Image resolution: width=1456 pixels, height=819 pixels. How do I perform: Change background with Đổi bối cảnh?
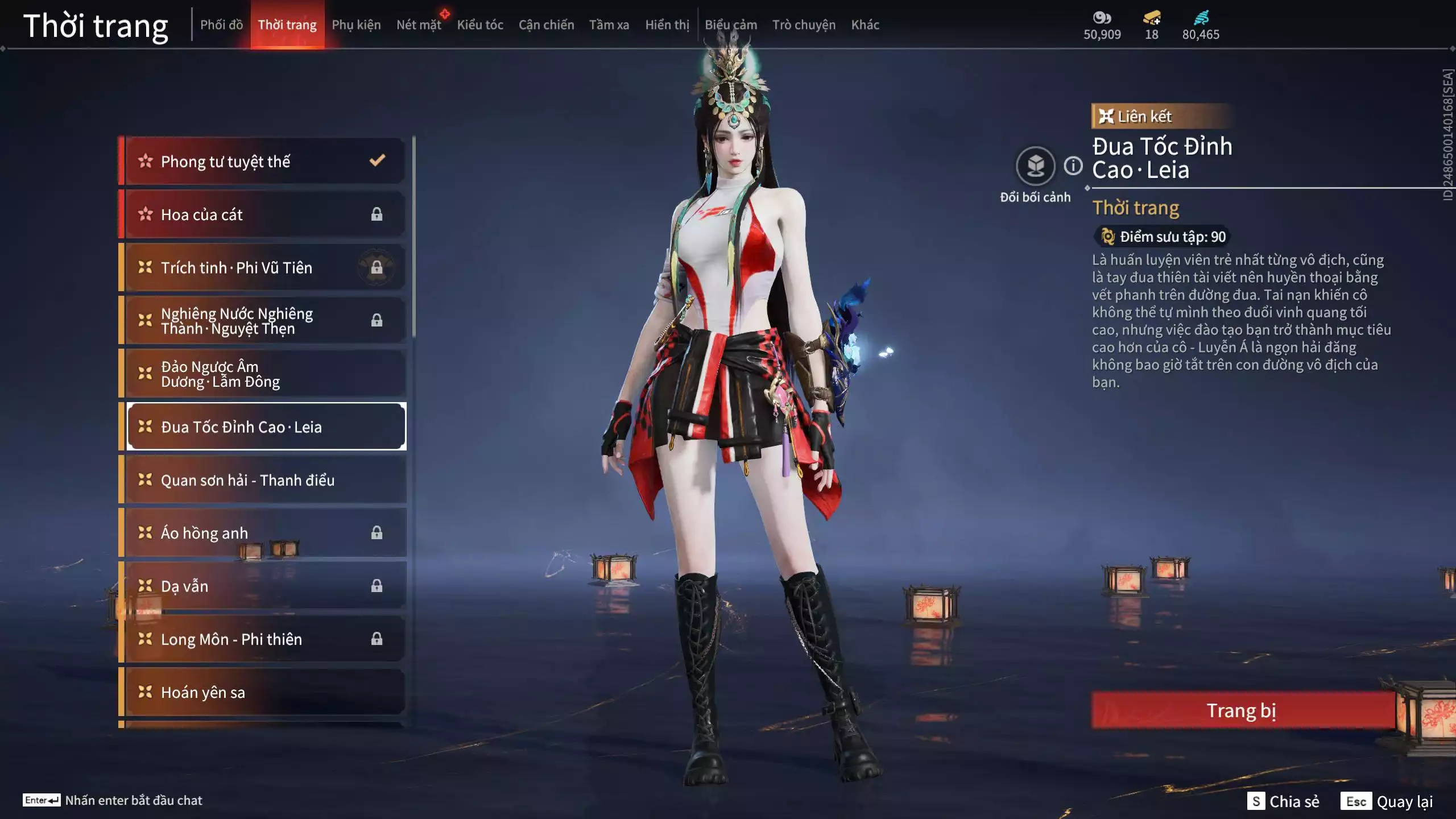tap(1035, 167)
